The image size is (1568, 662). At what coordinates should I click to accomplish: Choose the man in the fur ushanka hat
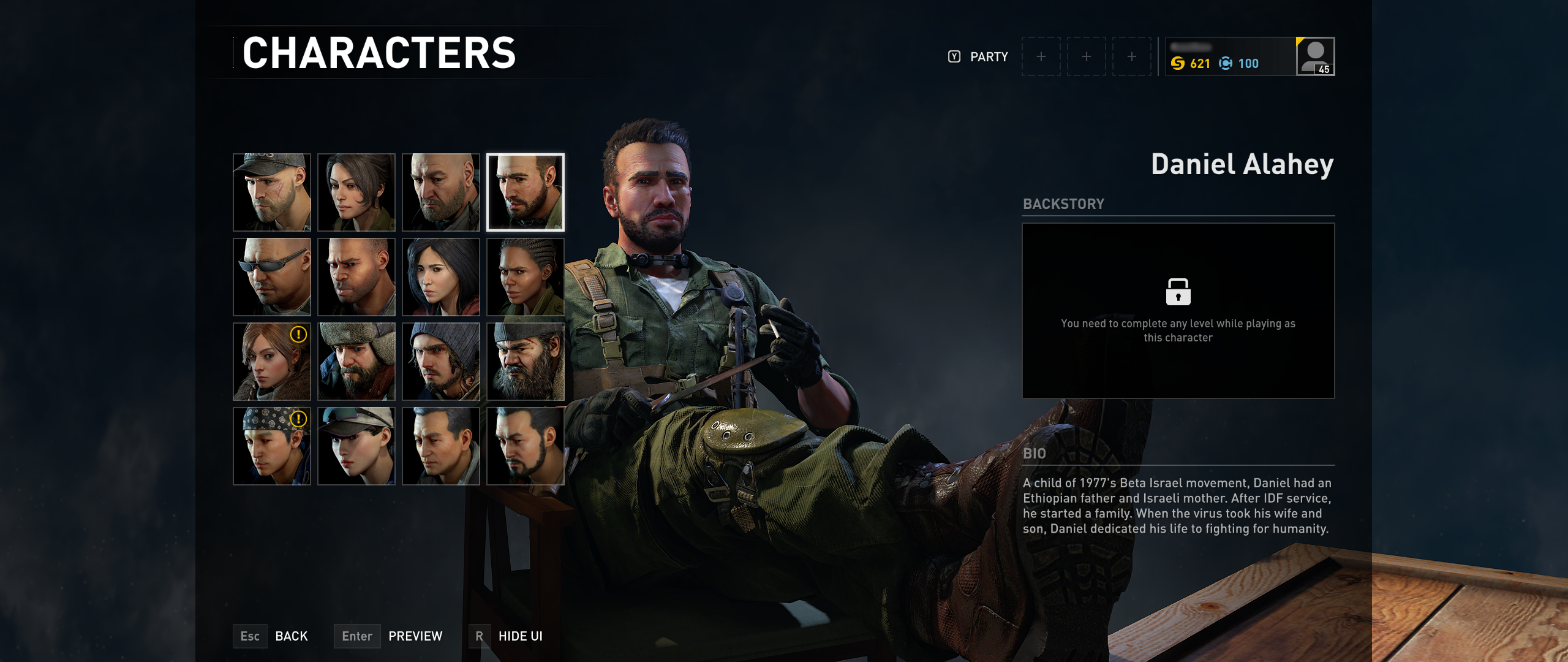click(356, 362)
